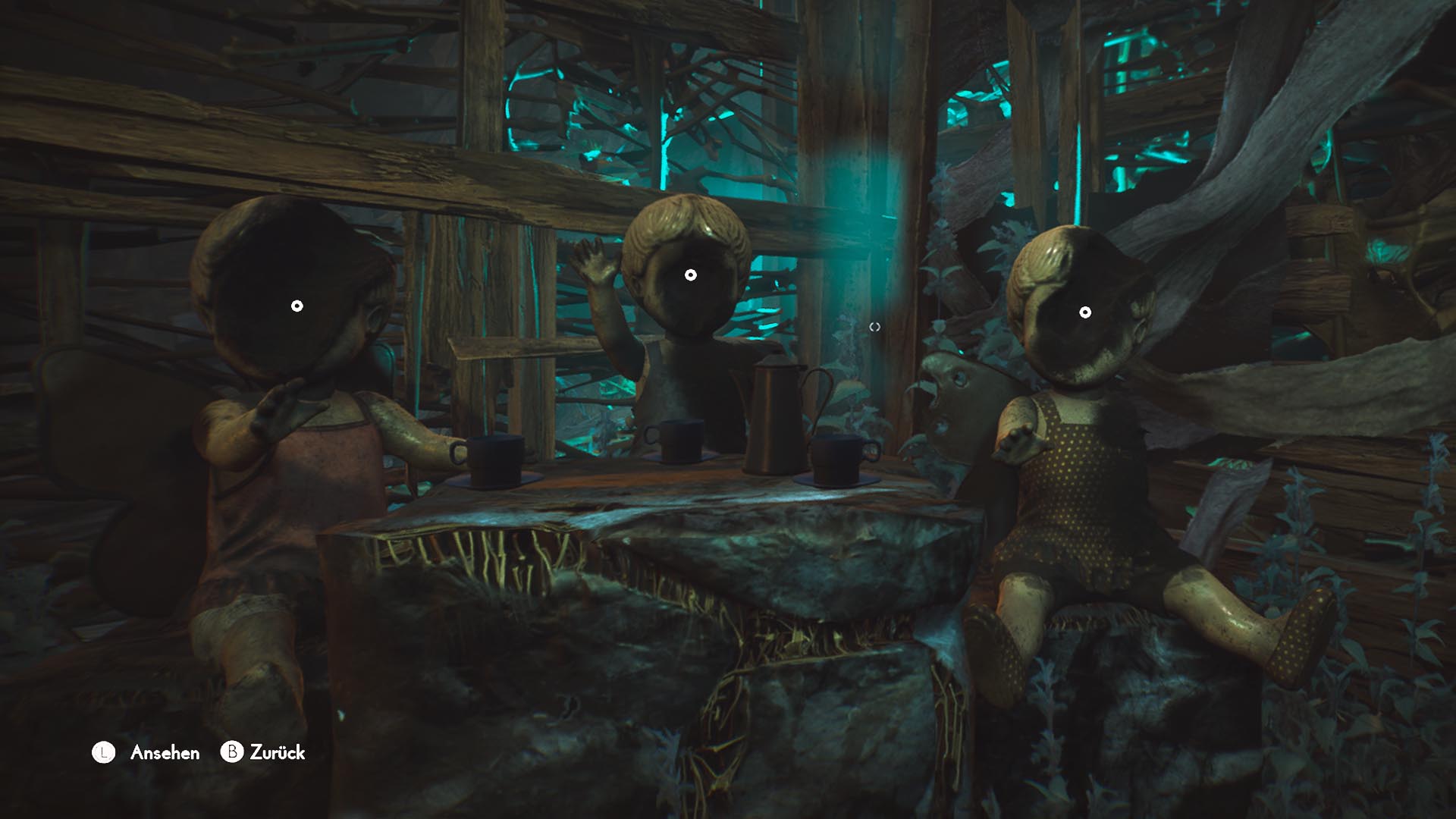
Task: Inspect the marker on the polka-dot dress doll
Action: (x=1085, y=312)
